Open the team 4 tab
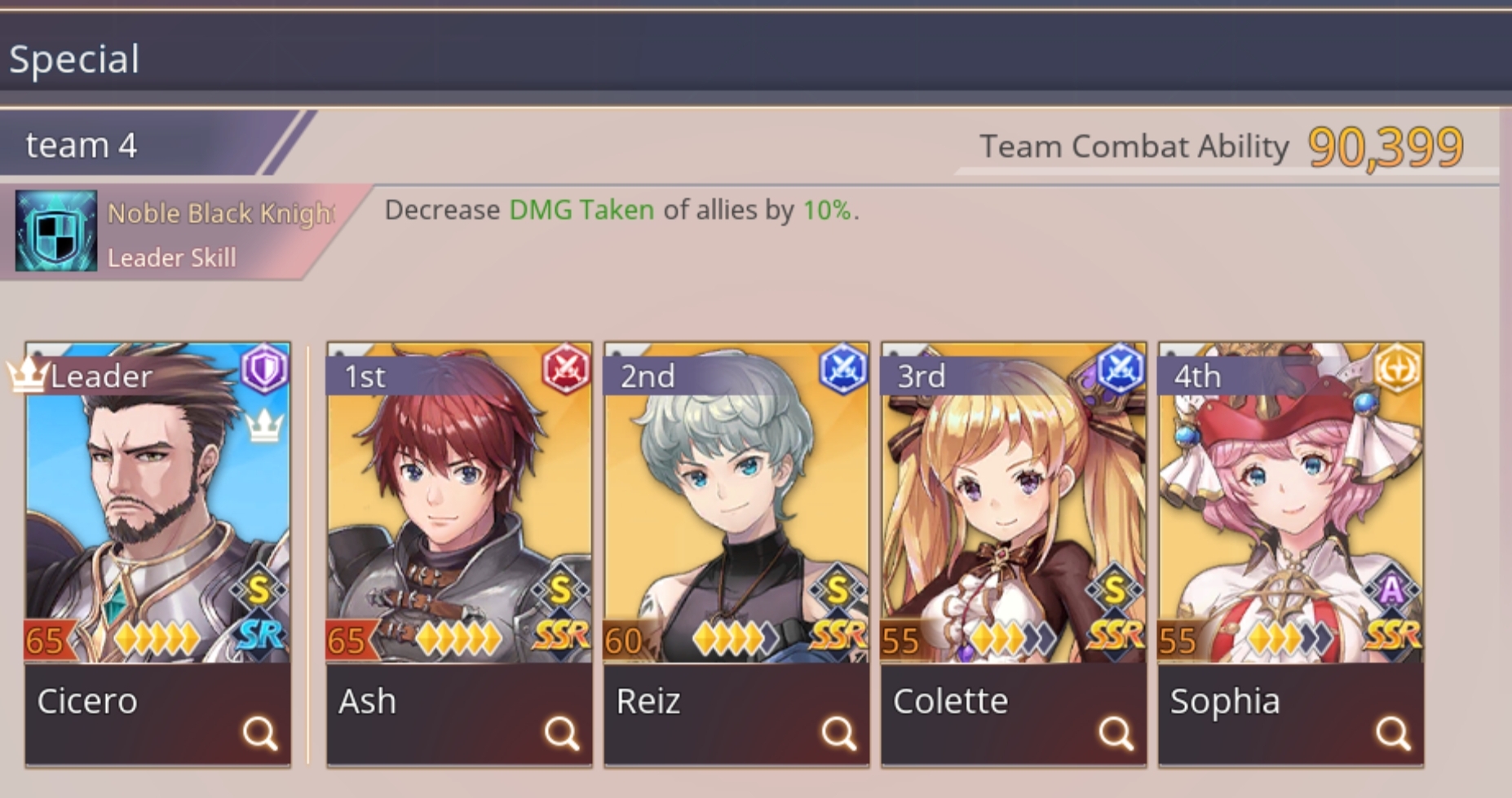This screenshot has width=1512, height=798. pos(82,144)
